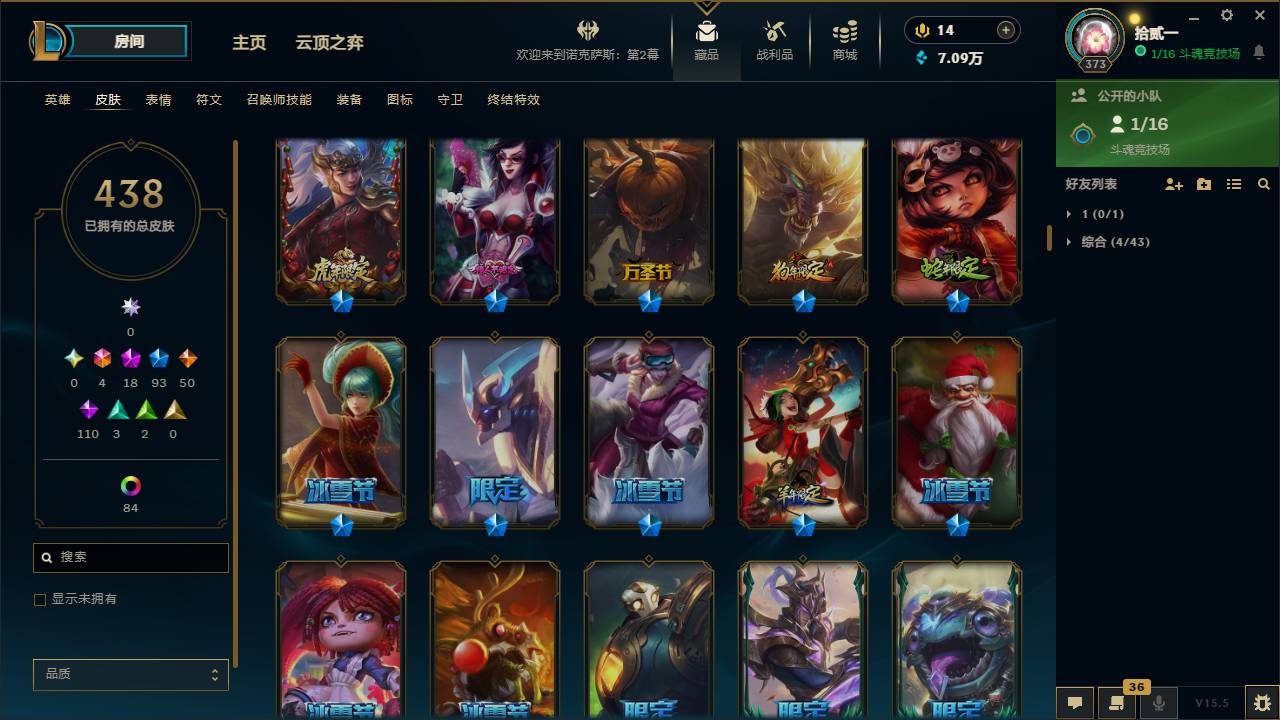The height and width of the screenshot is (720, 1280).
Task: Expand the 综合 (4/43) friend group
Action: [1105, 241]
